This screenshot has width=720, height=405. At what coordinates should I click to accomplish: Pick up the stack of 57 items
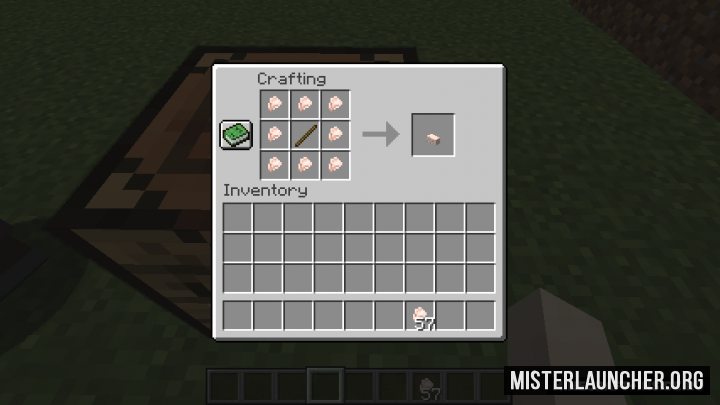click(x=422, y=316)
